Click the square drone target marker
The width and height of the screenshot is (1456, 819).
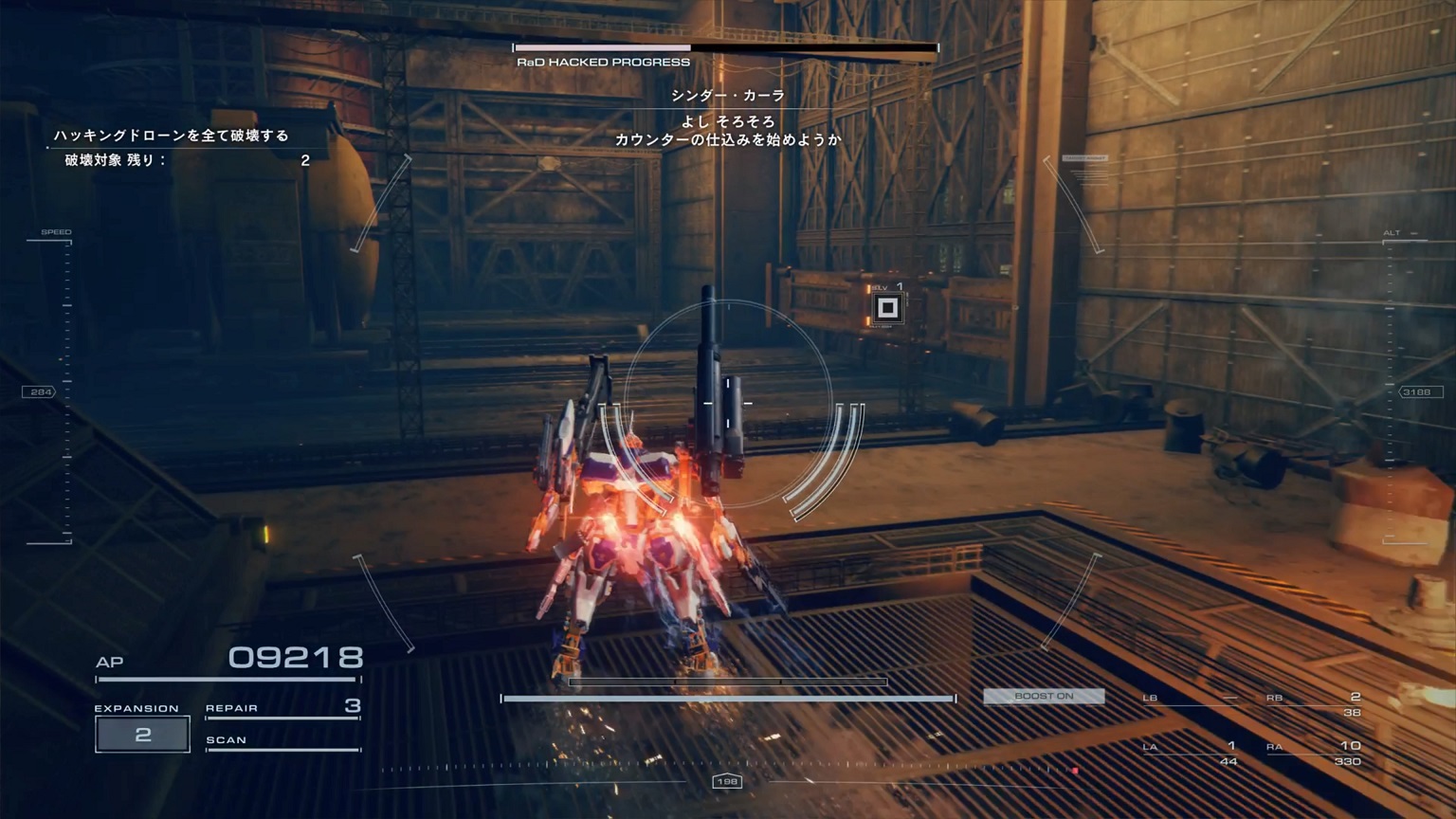pos(887,307)
